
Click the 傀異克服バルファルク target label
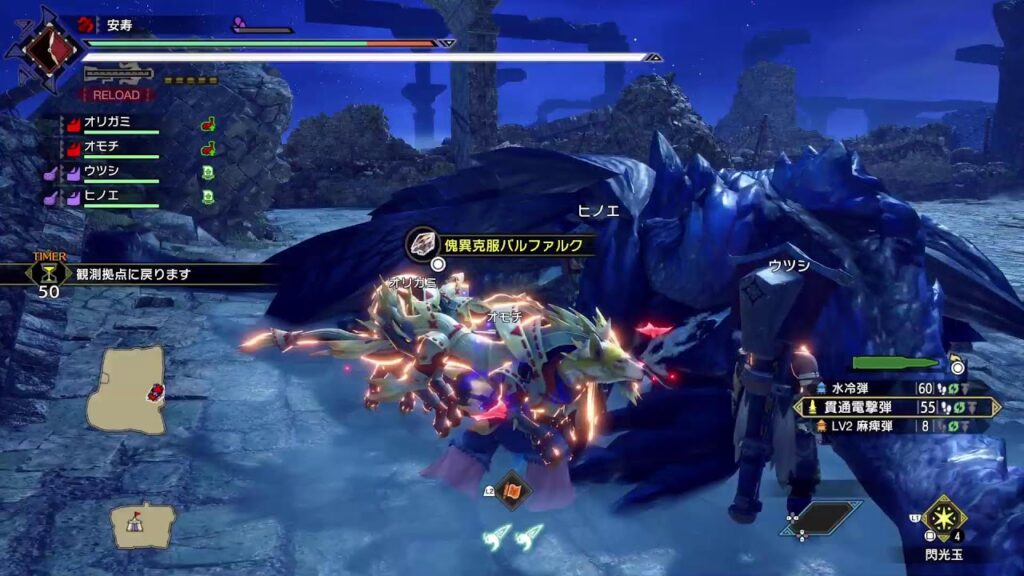[x=505, y=244]
